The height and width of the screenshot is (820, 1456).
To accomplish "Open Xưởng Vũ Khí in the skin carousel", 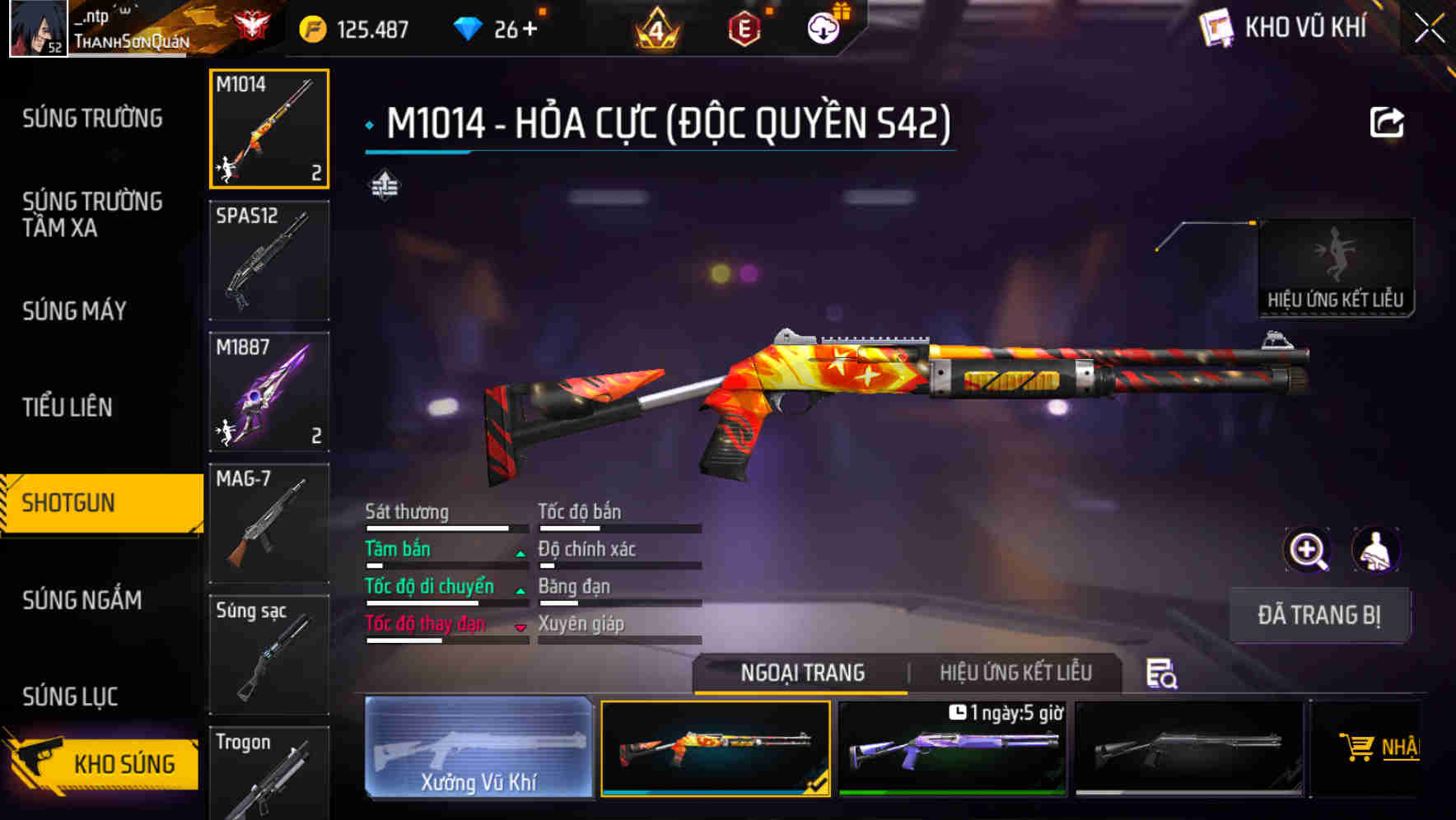I will (478, 749).
